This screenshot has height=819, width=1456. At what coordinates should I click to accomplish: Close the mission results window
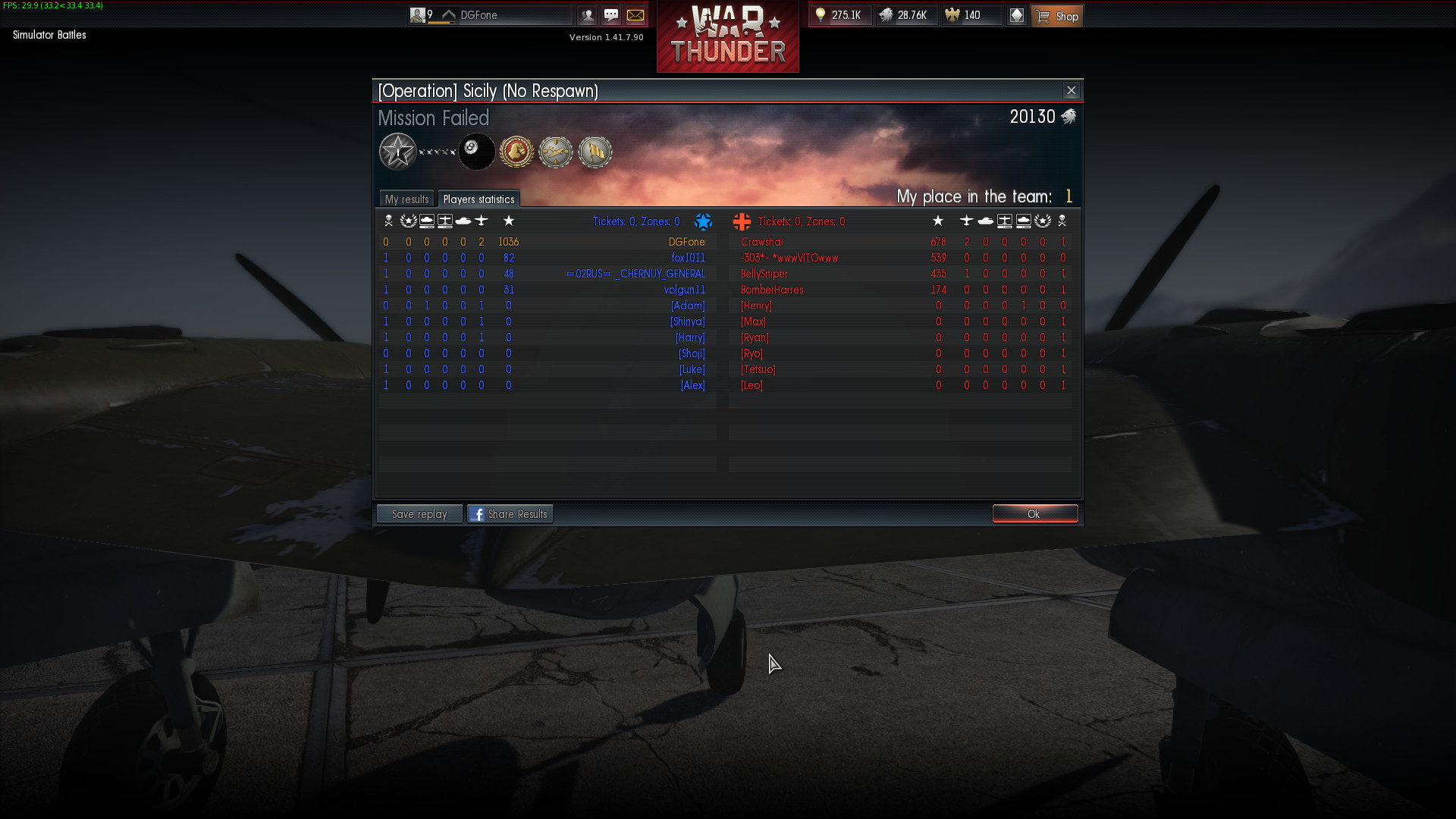(x=1071, y=91)
